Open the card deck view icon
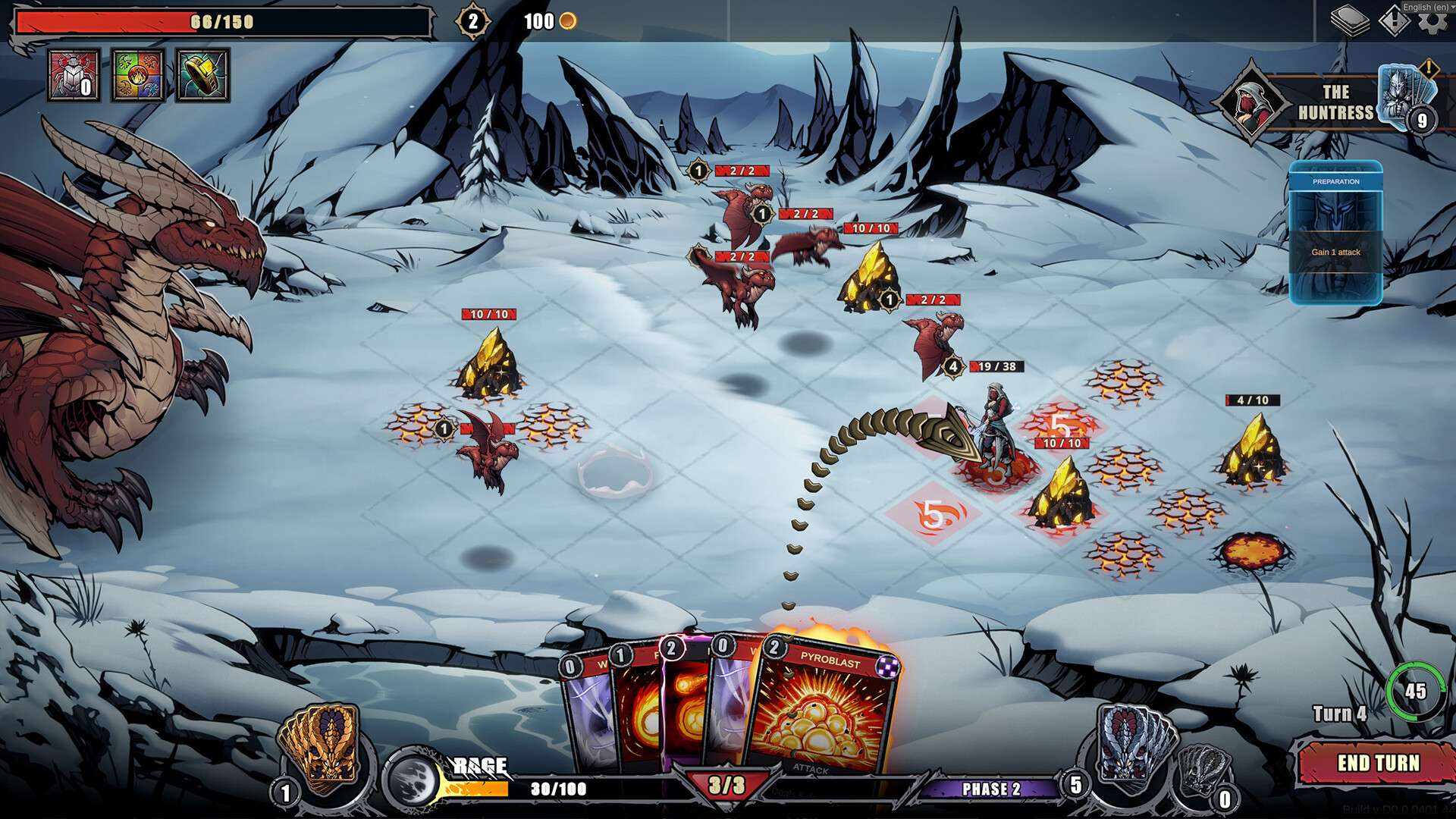This screenshot has height=819, width=1456. click(1349, 21)
